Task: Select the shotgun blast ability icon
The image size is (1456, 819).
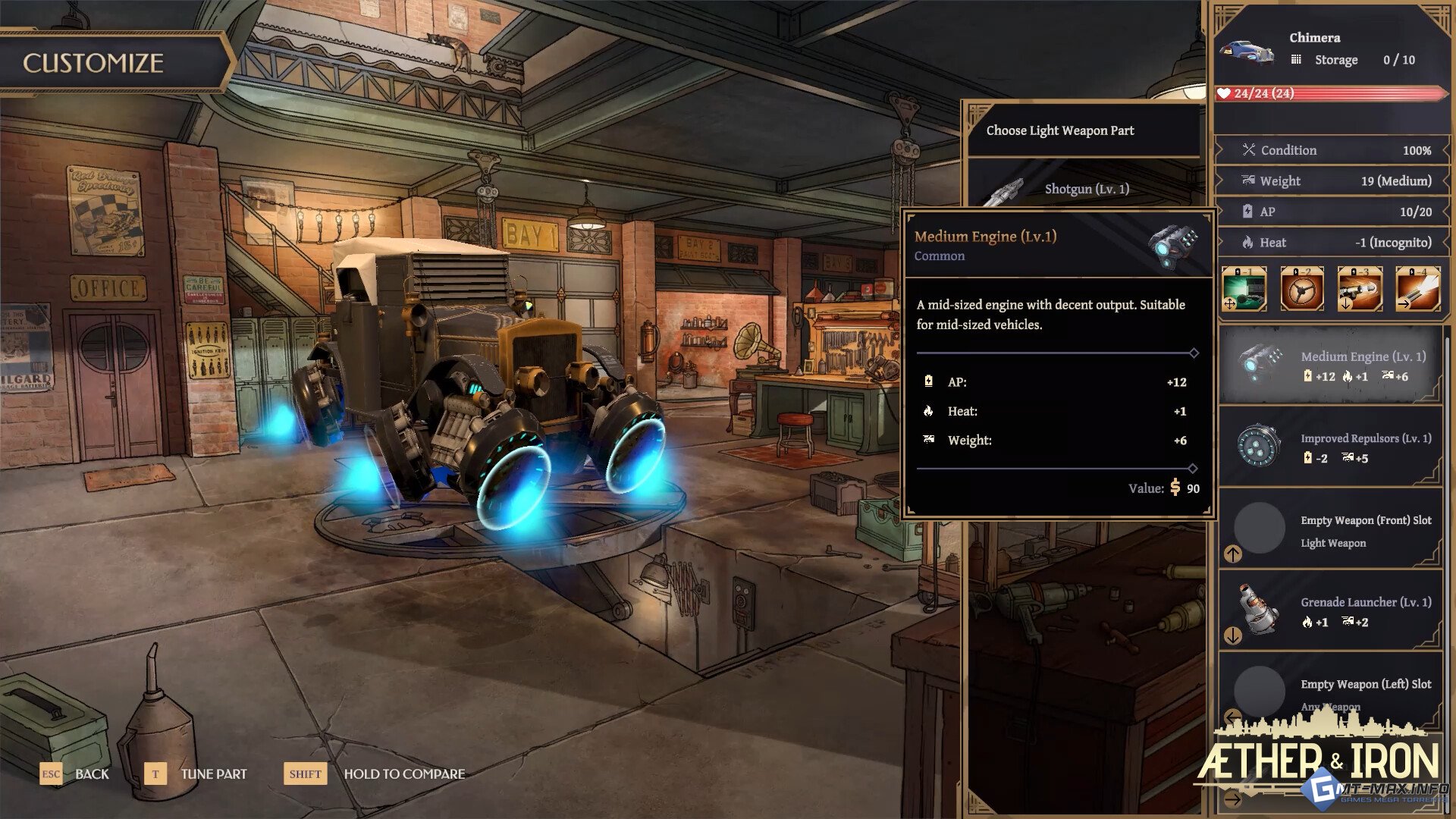Action: coord(1417,289)
